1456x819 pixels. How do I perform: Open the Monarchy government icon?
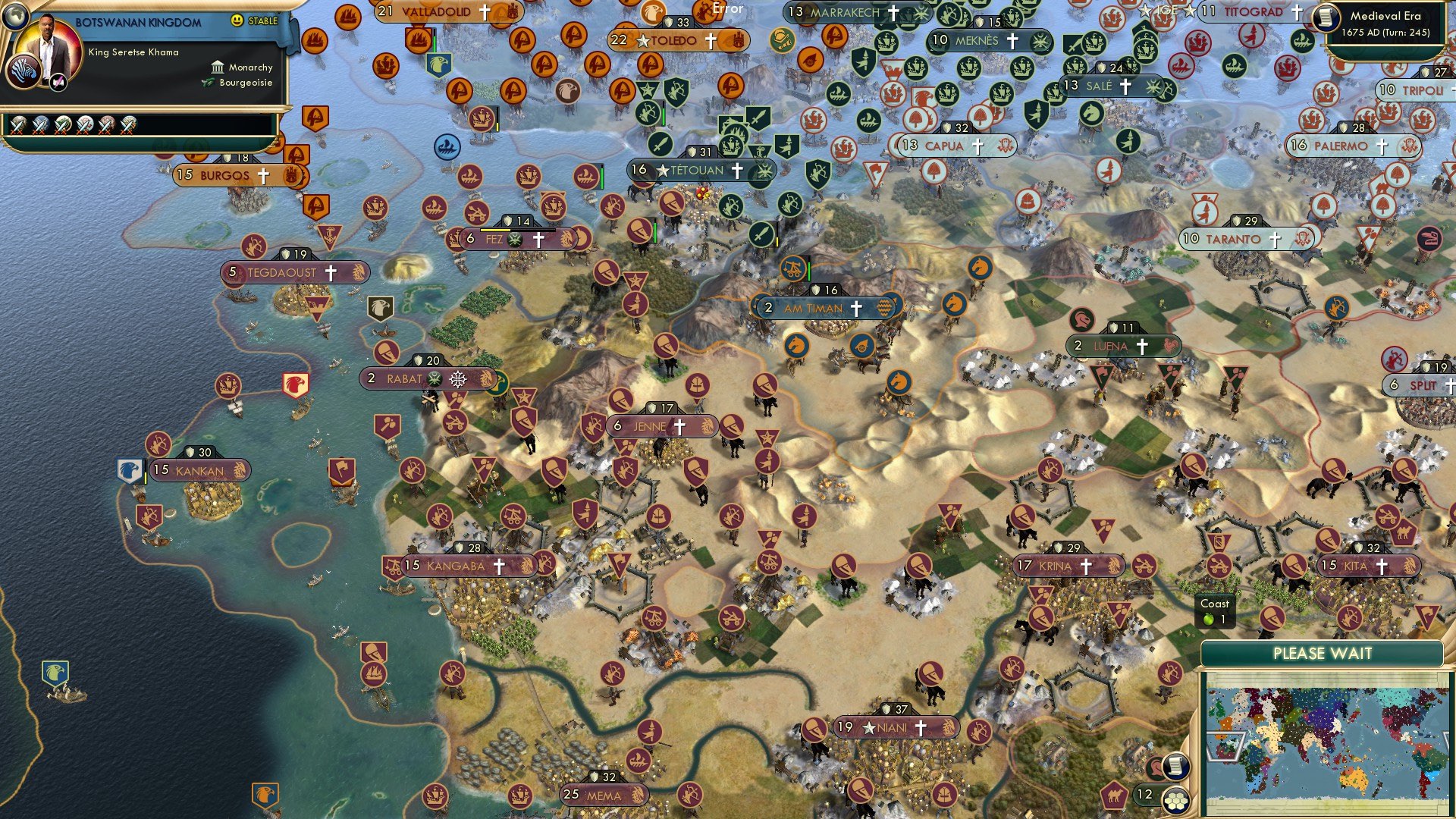coord(218,68)
